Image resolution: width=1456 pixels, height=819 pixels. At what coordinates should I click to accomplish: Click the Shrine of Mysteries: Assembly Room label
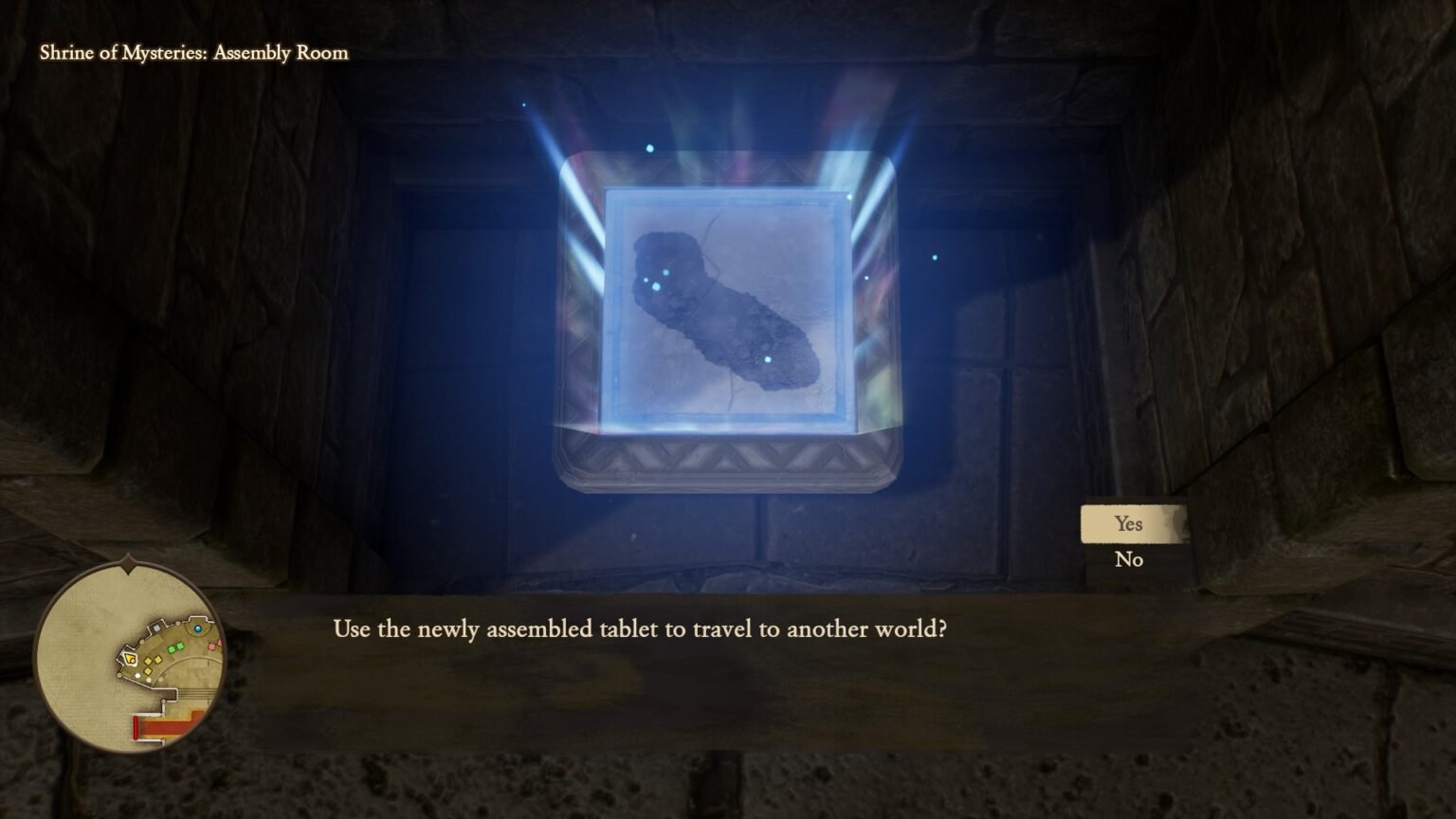tap(193, 53)
